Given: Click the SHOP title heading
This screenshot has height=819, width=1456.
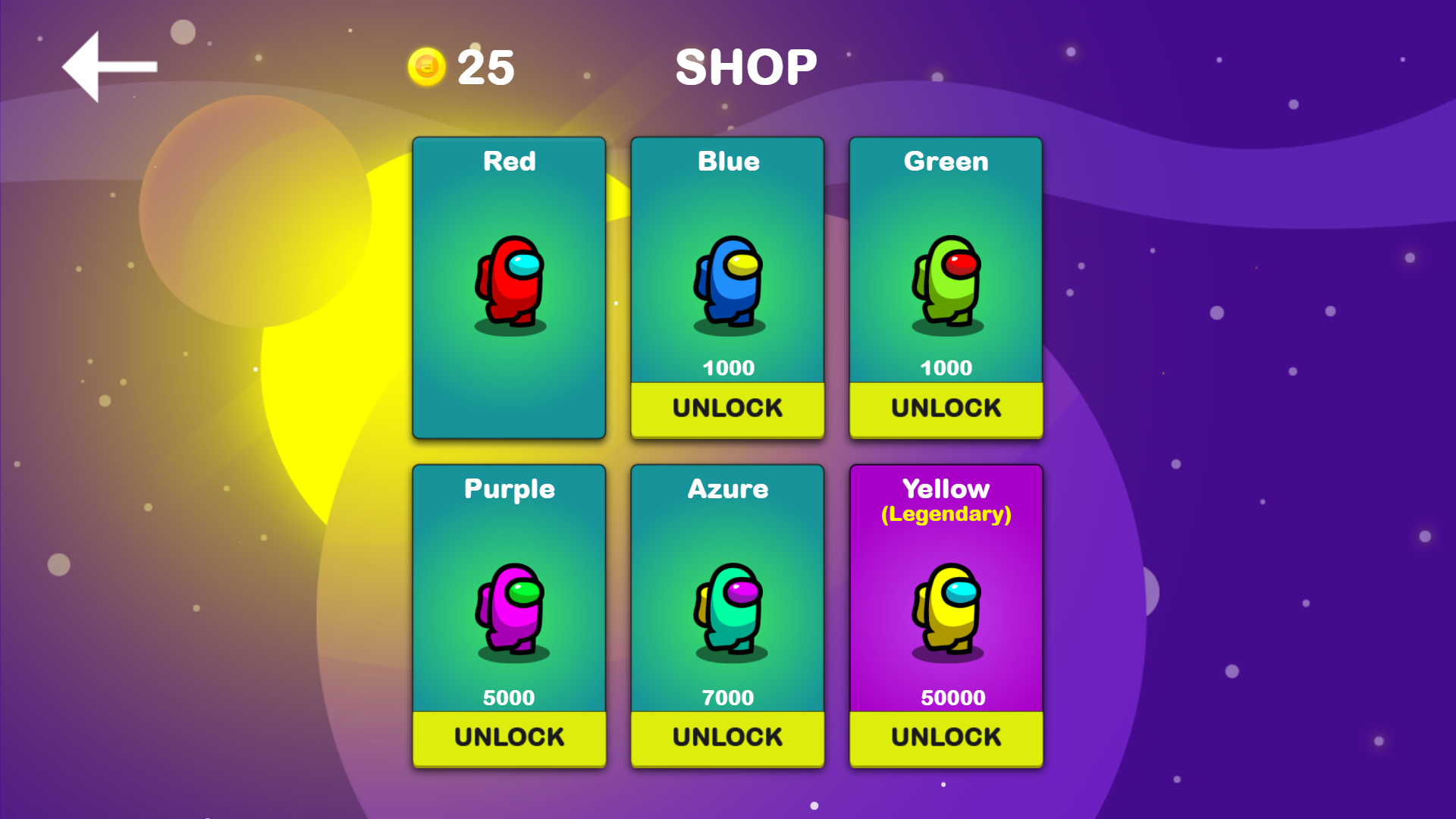Looking at the screenshot, I should pyautogui.click(x=746, y=67).
